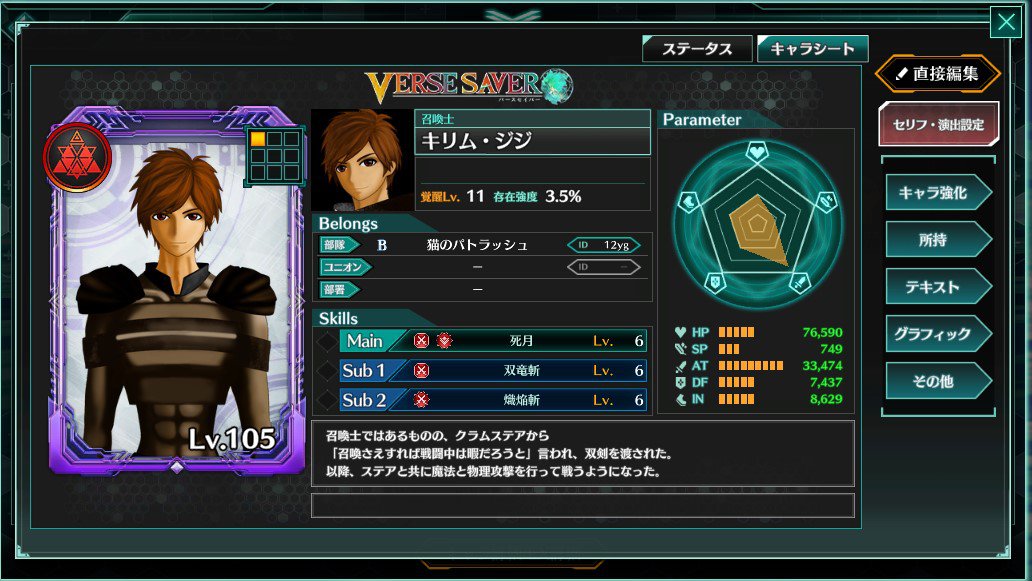Click the character portrait thumbnail

(362, 161)
